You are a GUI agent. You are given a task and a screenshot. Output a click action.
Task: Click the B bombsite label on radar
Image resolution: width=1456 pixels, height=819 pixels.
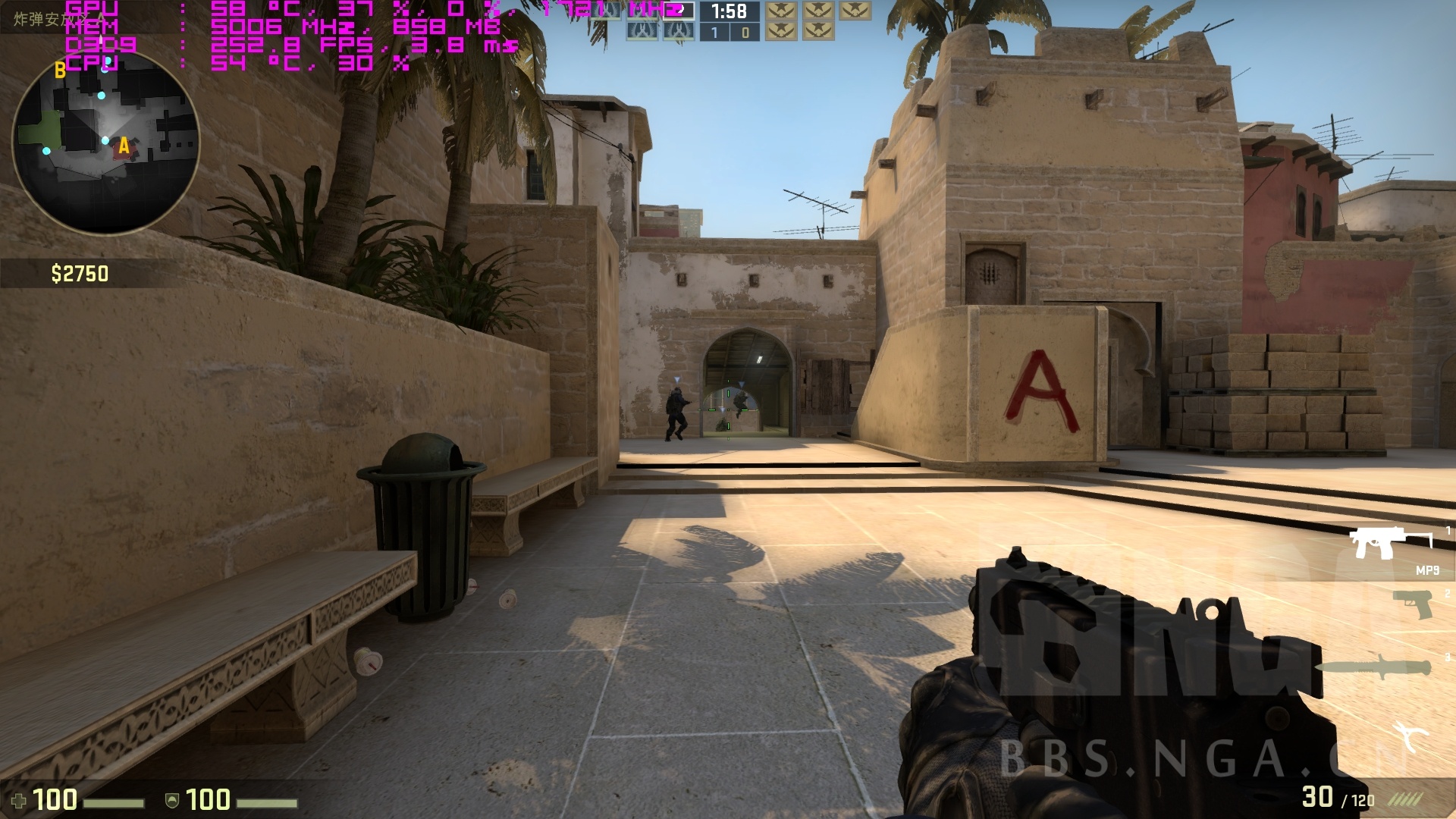(60, 71)
